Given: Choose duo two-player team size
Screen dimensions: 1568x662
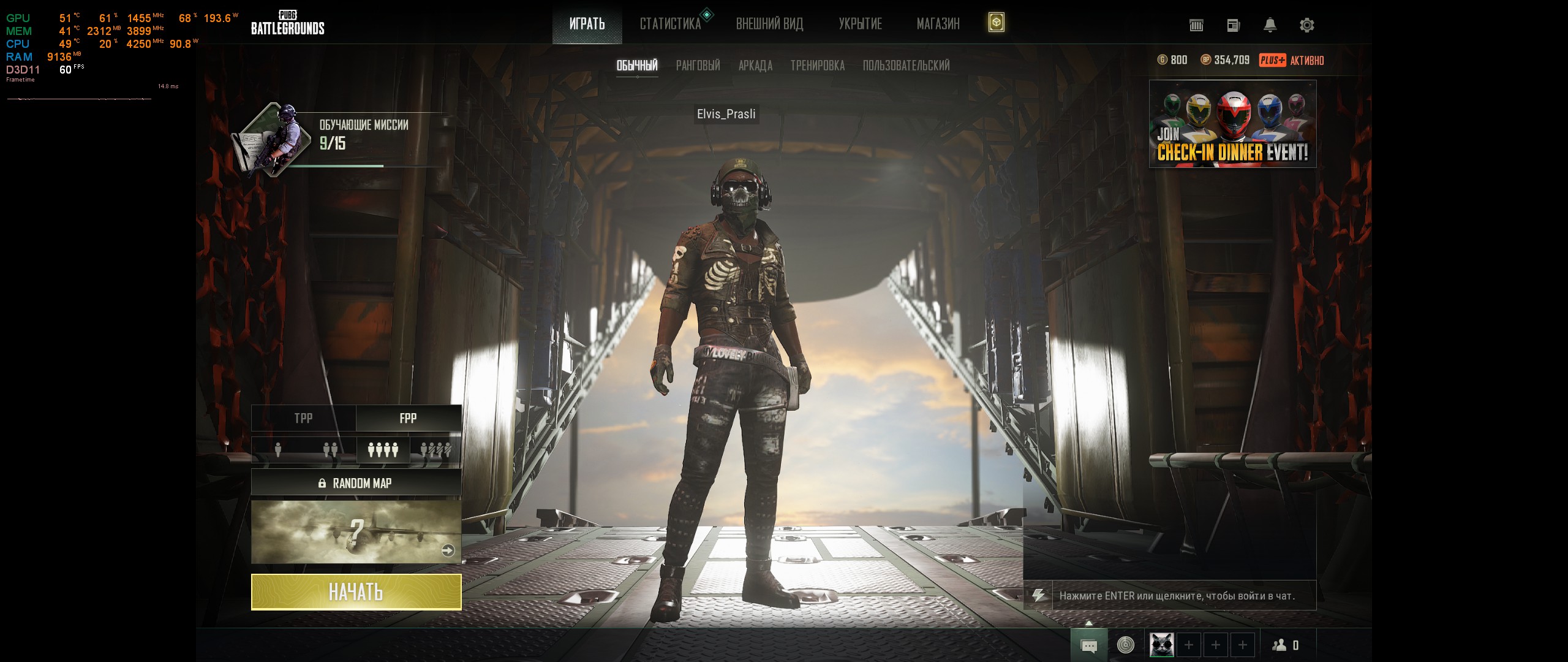Looking at the screenshot, I should [x=330, y=451].
